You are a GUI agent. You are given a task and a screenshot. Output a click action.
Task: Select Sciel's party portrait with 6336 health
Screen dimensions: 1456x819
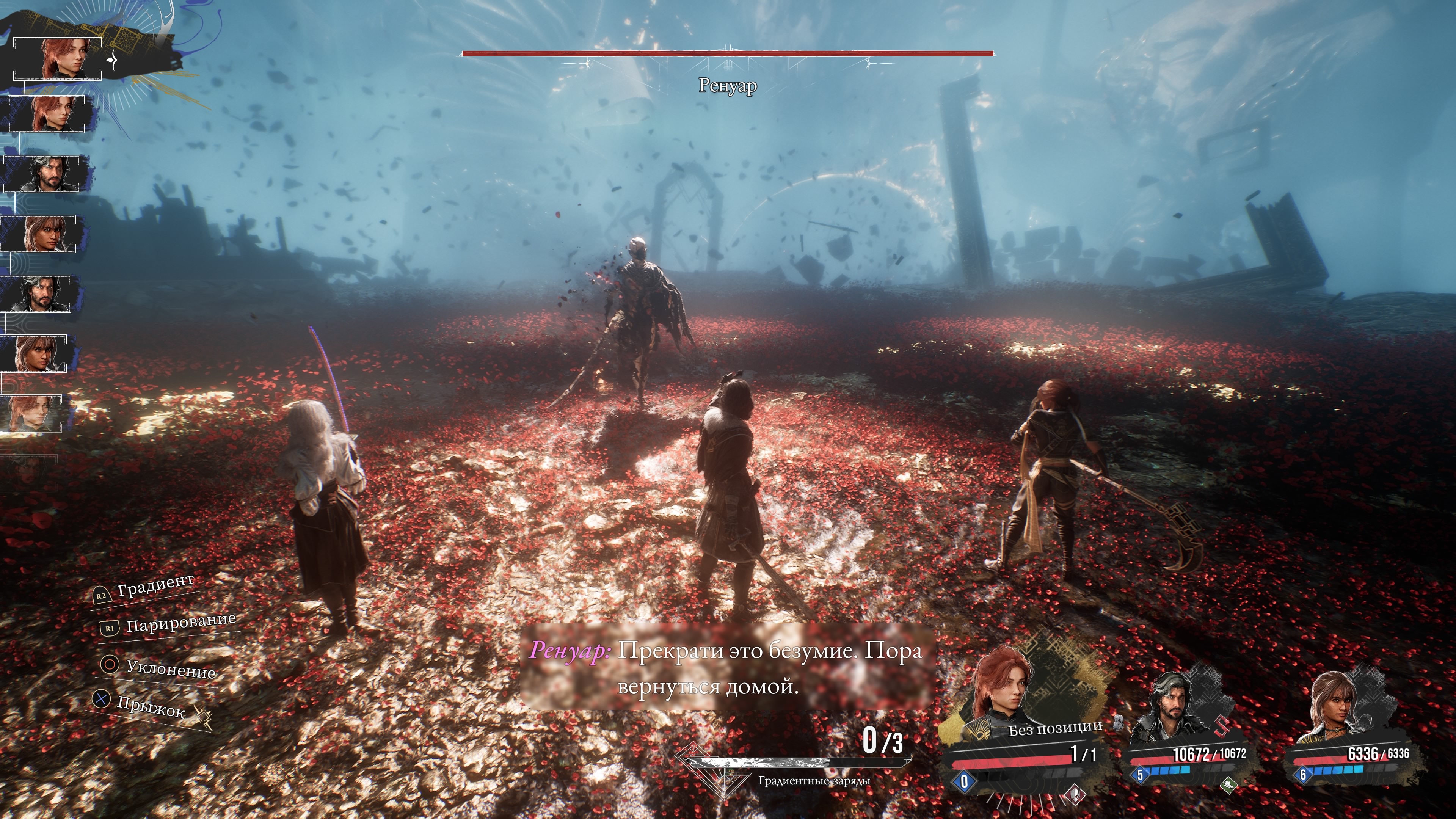pyautogui.click(x=1333, y=706)
